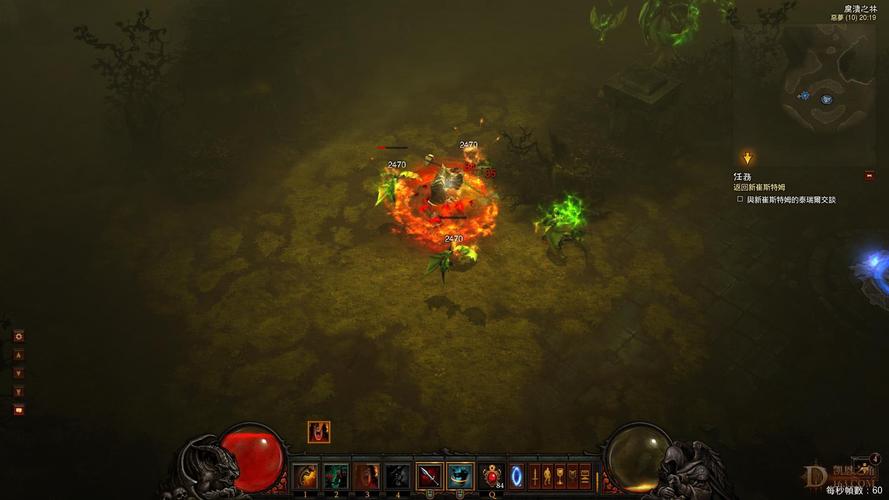This screenshot has height=500, width=889.
Task: Use the green skill in slot 2
Action: [x=336, y=477]
